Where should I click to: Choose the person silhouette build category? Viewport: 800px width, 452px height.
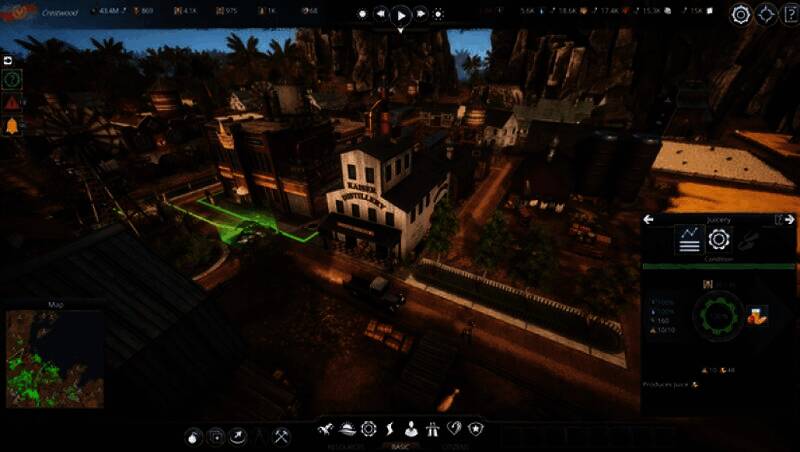(x=411, y=429)
